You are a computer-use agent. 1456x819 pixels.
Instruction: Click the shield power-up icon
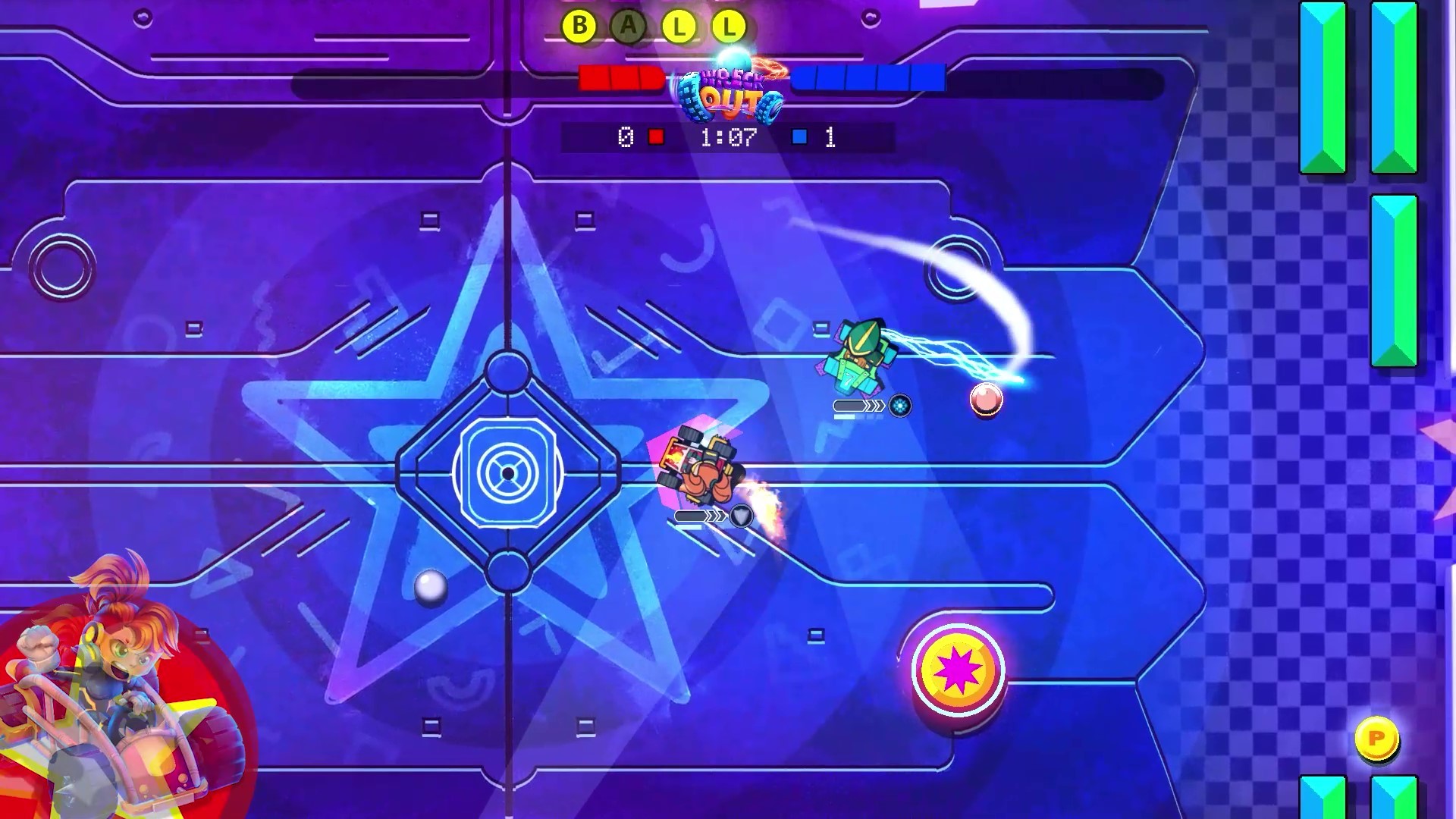pos(741,516)
